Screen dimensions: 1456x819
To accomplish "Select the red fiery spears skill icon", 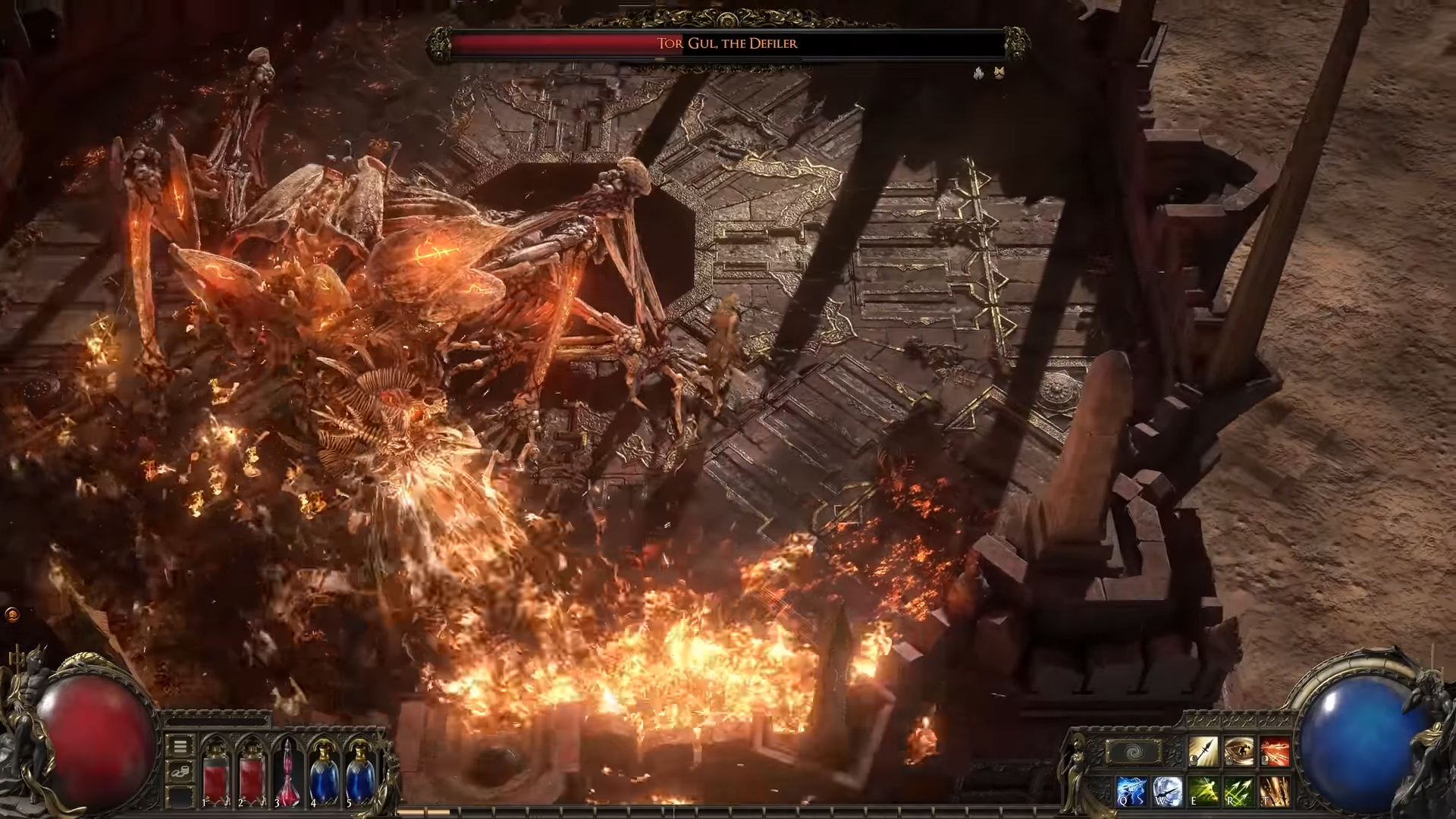I will [1275, 752].
